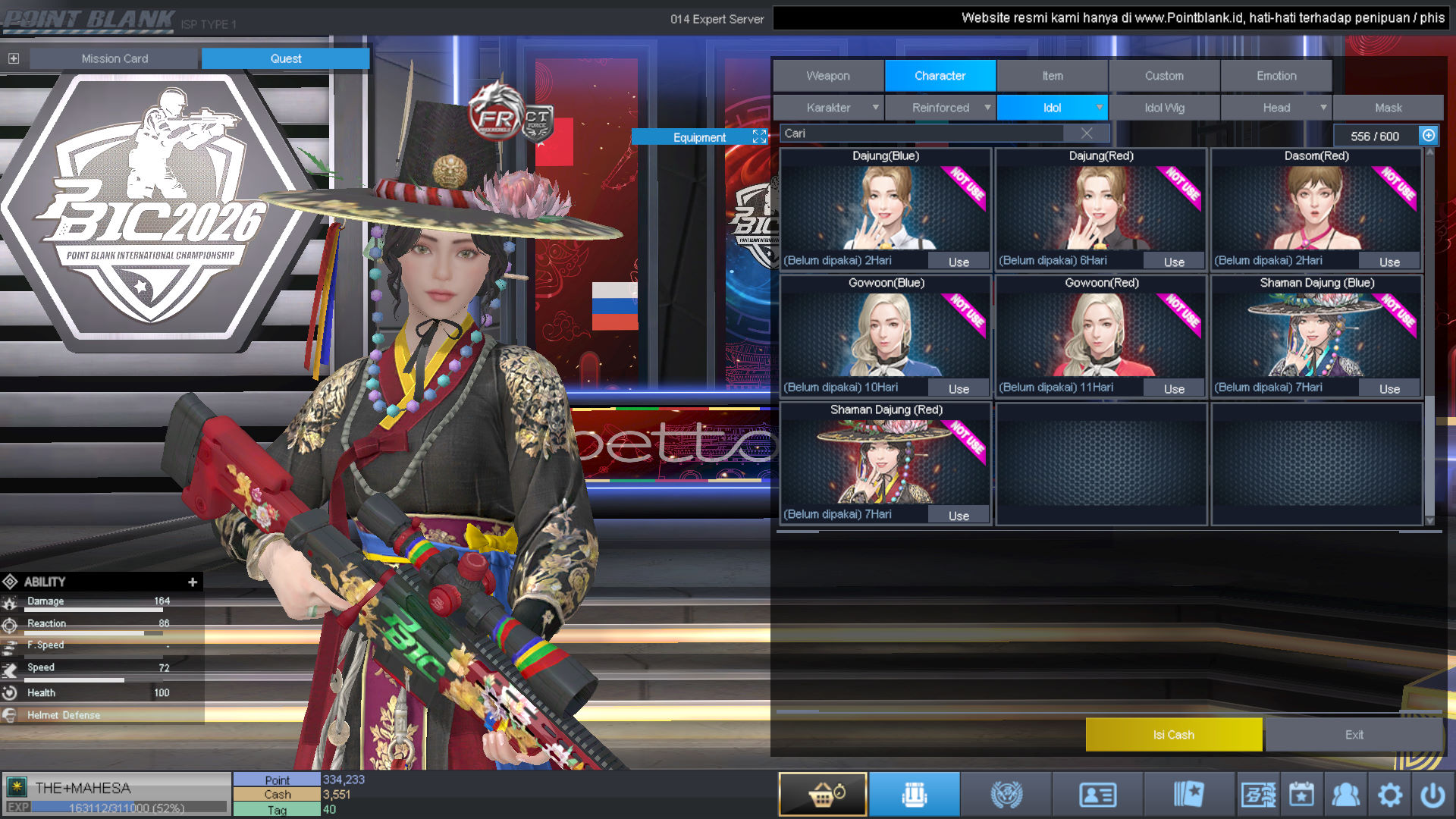The image size is (1456, 819).
Task: Switch to the Weapon tab
Action: pos(828,76)
